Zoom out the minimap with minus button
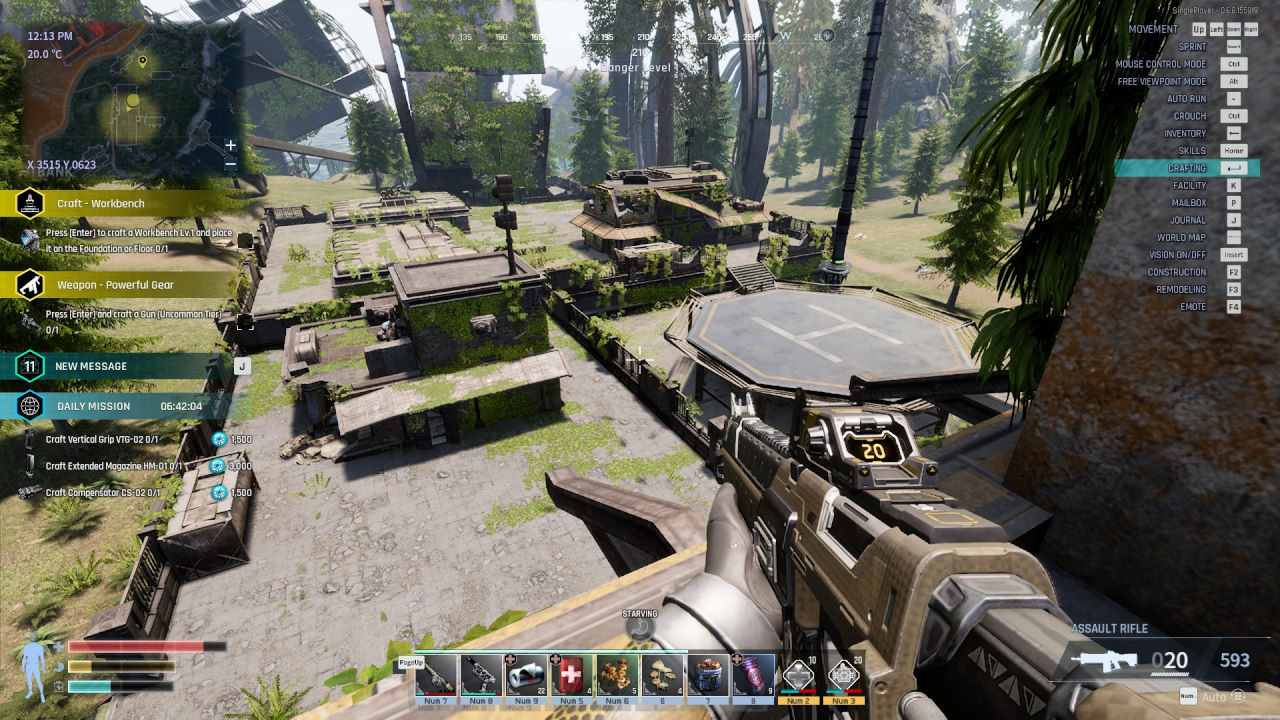This screenshot has width=1280, height=720. click(x=231, y=163)
